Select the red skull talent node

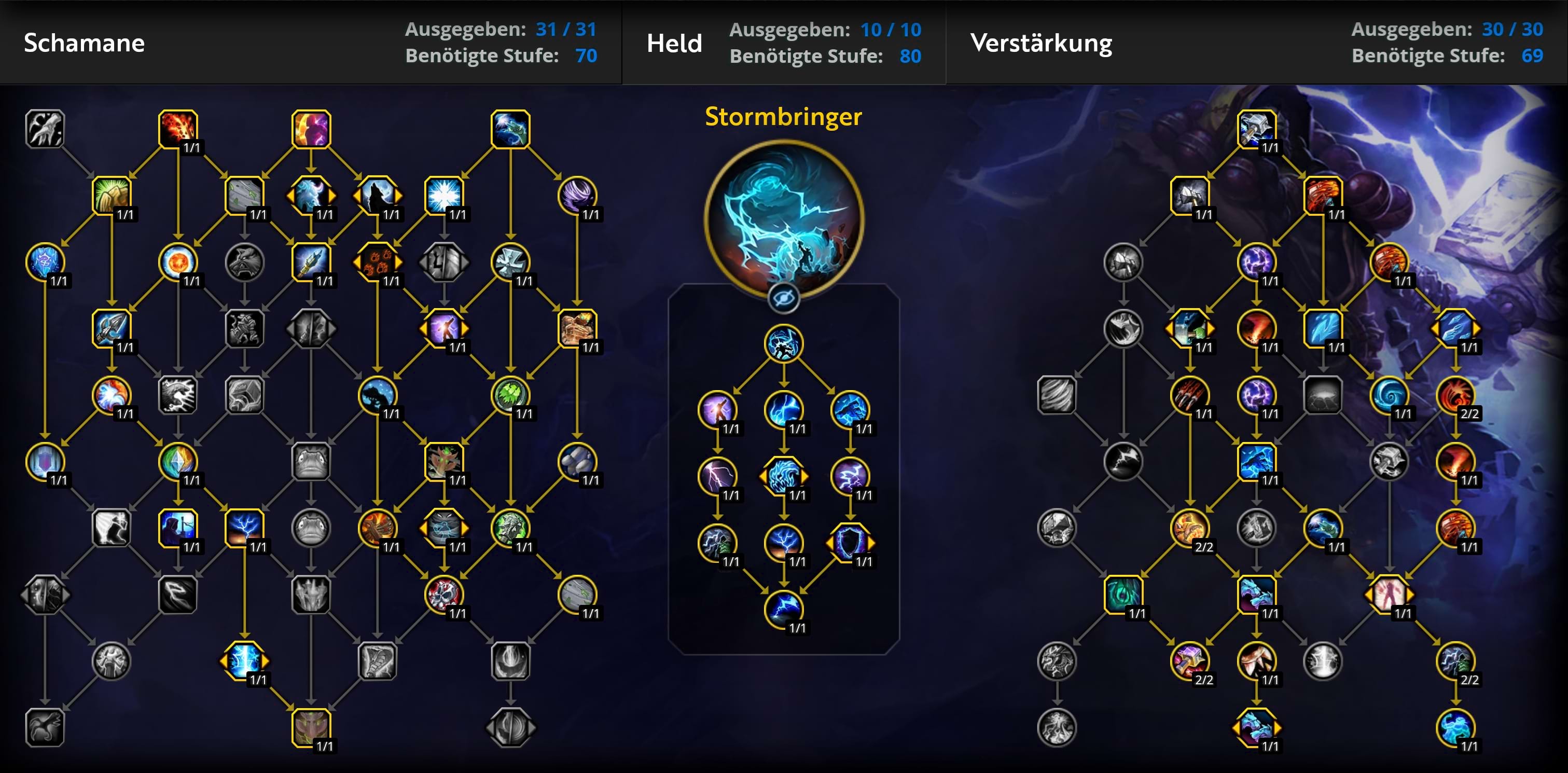(x=443, y=593)
